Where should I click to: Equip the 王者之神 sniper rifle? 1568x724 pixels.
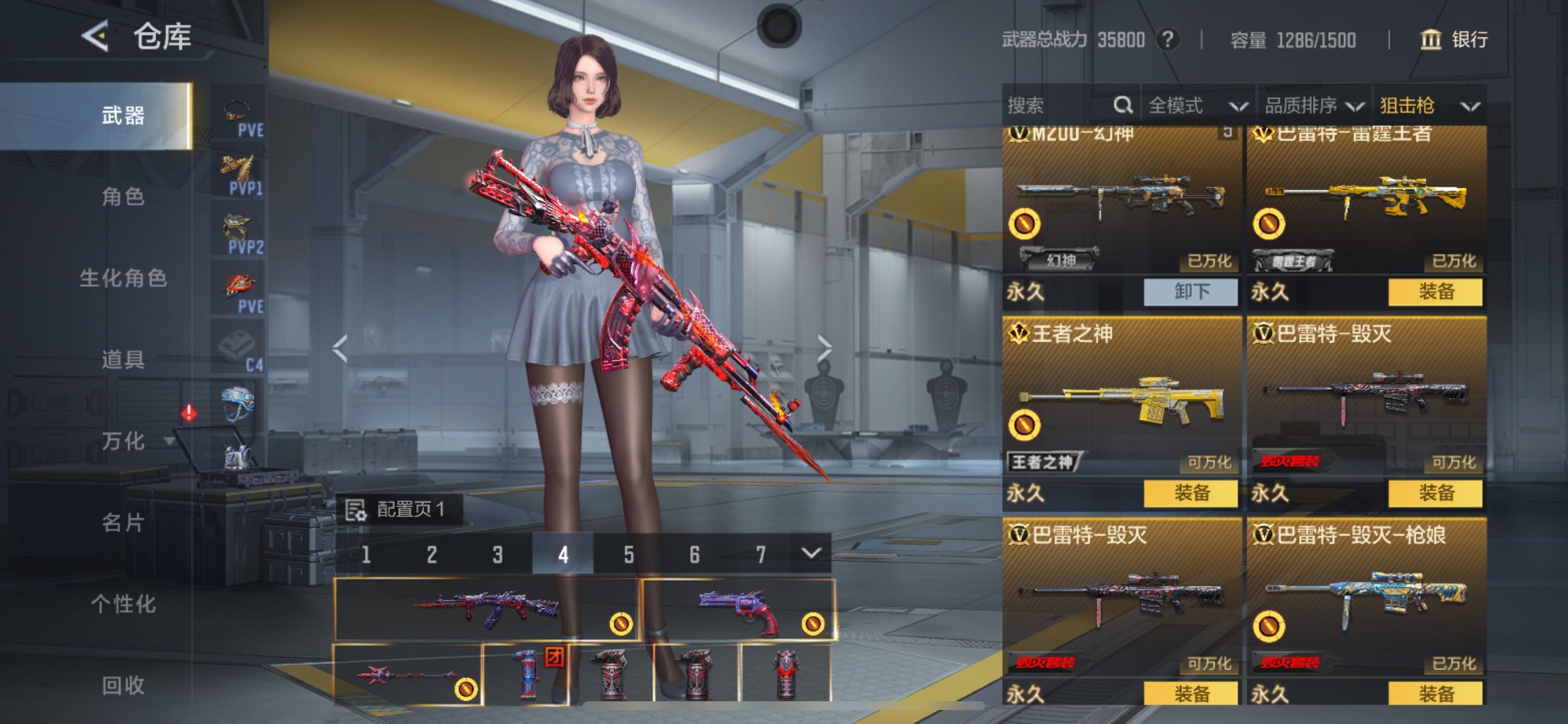pyautogui.click(x=1190, y=493)
